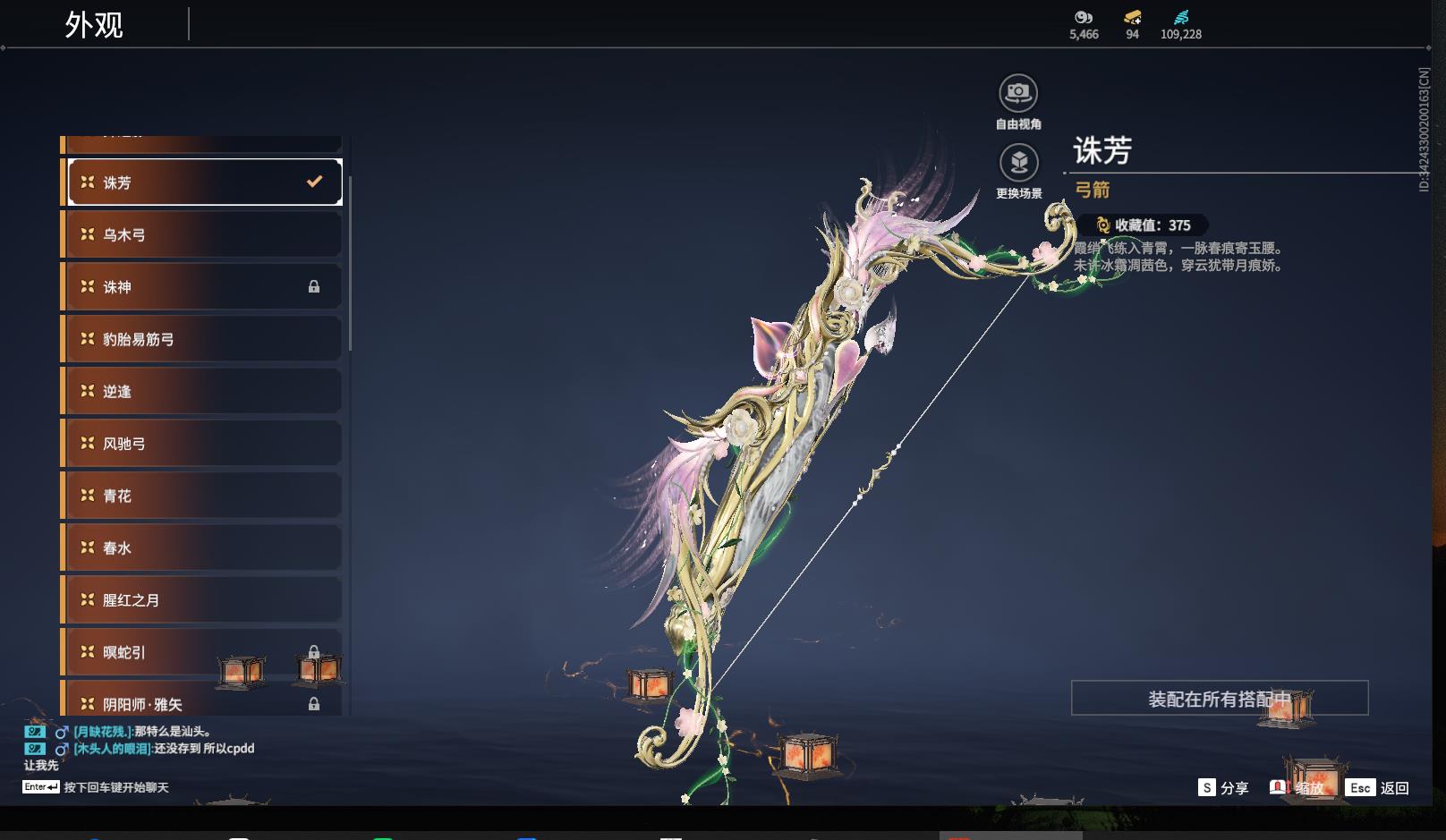Image resolution: width=1446 pixels, height=840 pixels.
Task: Select the 腥红之月 bow entry
Action: [204, 600]
